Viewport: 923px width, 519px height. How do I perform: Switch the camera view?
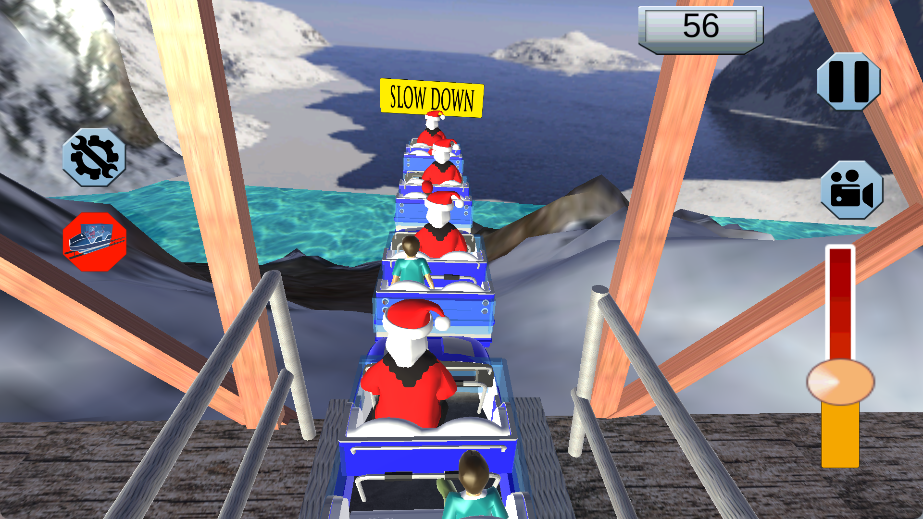click(x=851, y=190)
